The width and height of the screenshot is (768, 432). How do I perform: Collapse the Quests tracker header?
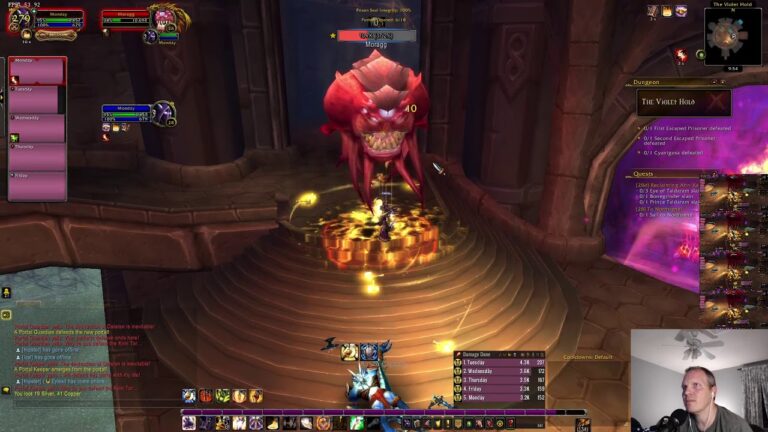[659, 174]
